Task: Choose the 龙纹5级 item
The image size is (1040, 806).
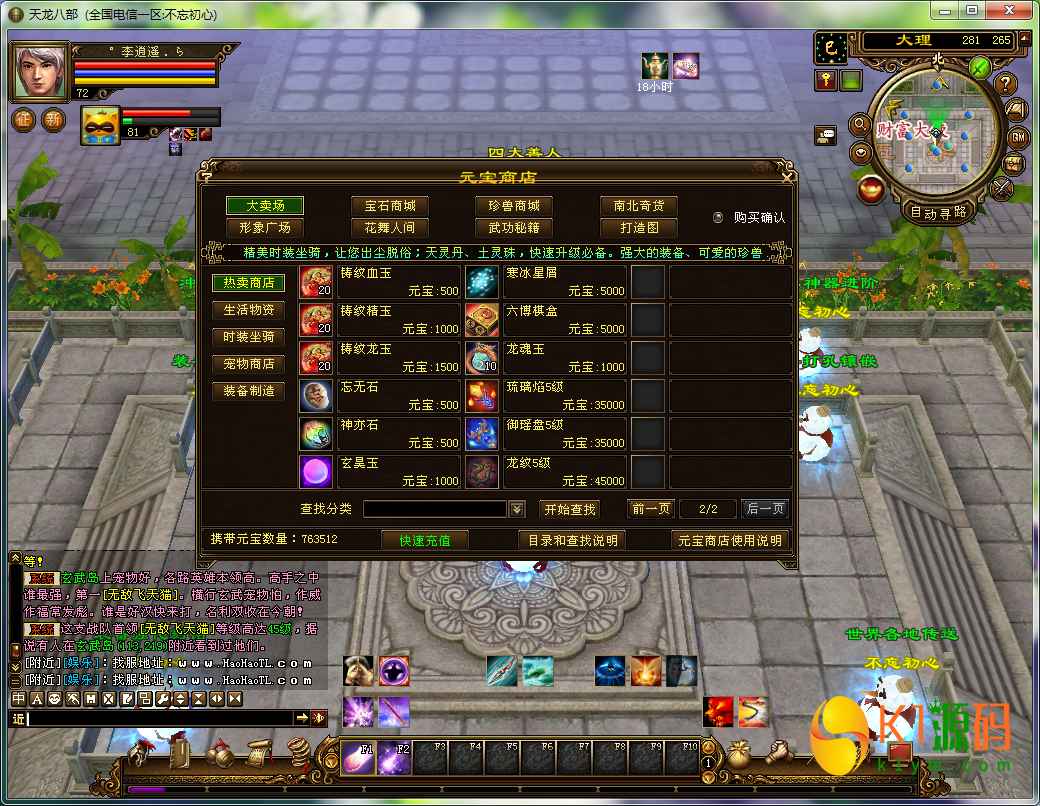Action: 546,472
